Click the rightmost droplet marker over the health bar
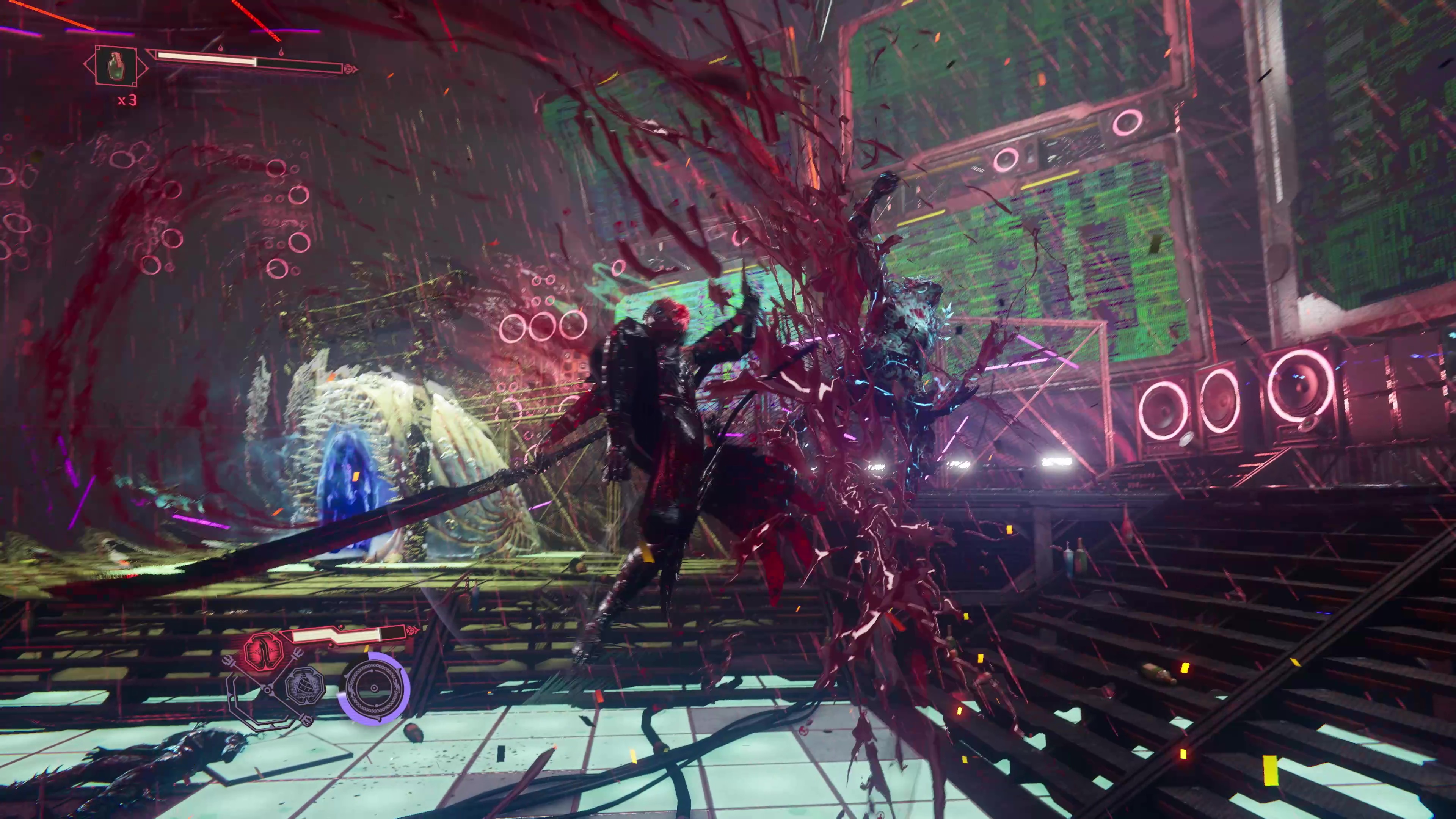Image resolution: width=1456 pixels, height=819 pixels. (x=282, y=53)
